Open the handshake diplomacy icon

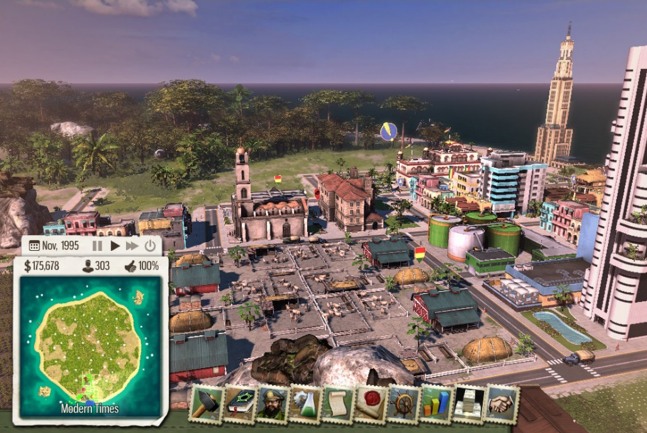click(502, 403)
